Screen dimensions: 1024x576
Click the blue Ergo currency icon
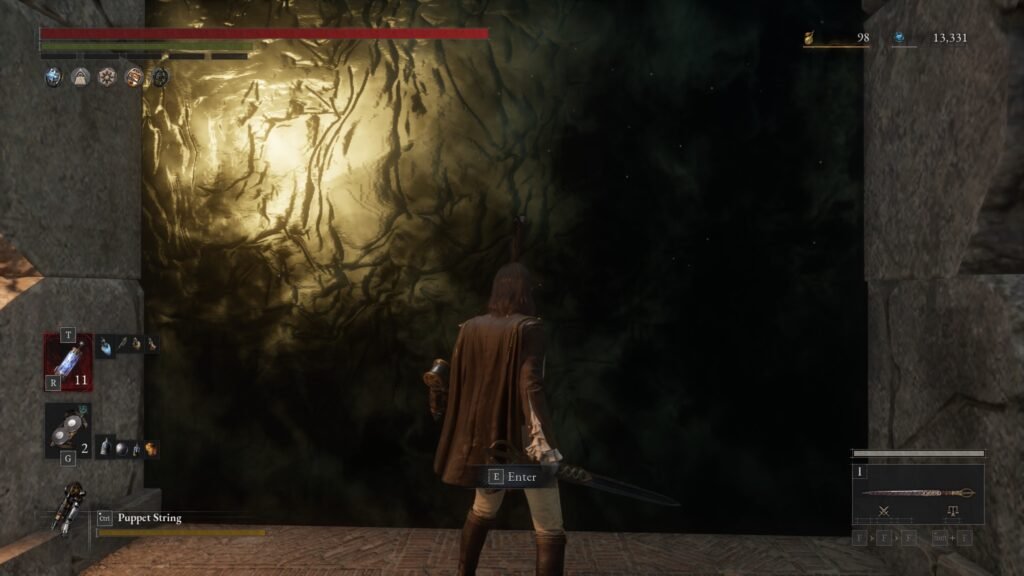pyautogui.click(x=900, y=38)
